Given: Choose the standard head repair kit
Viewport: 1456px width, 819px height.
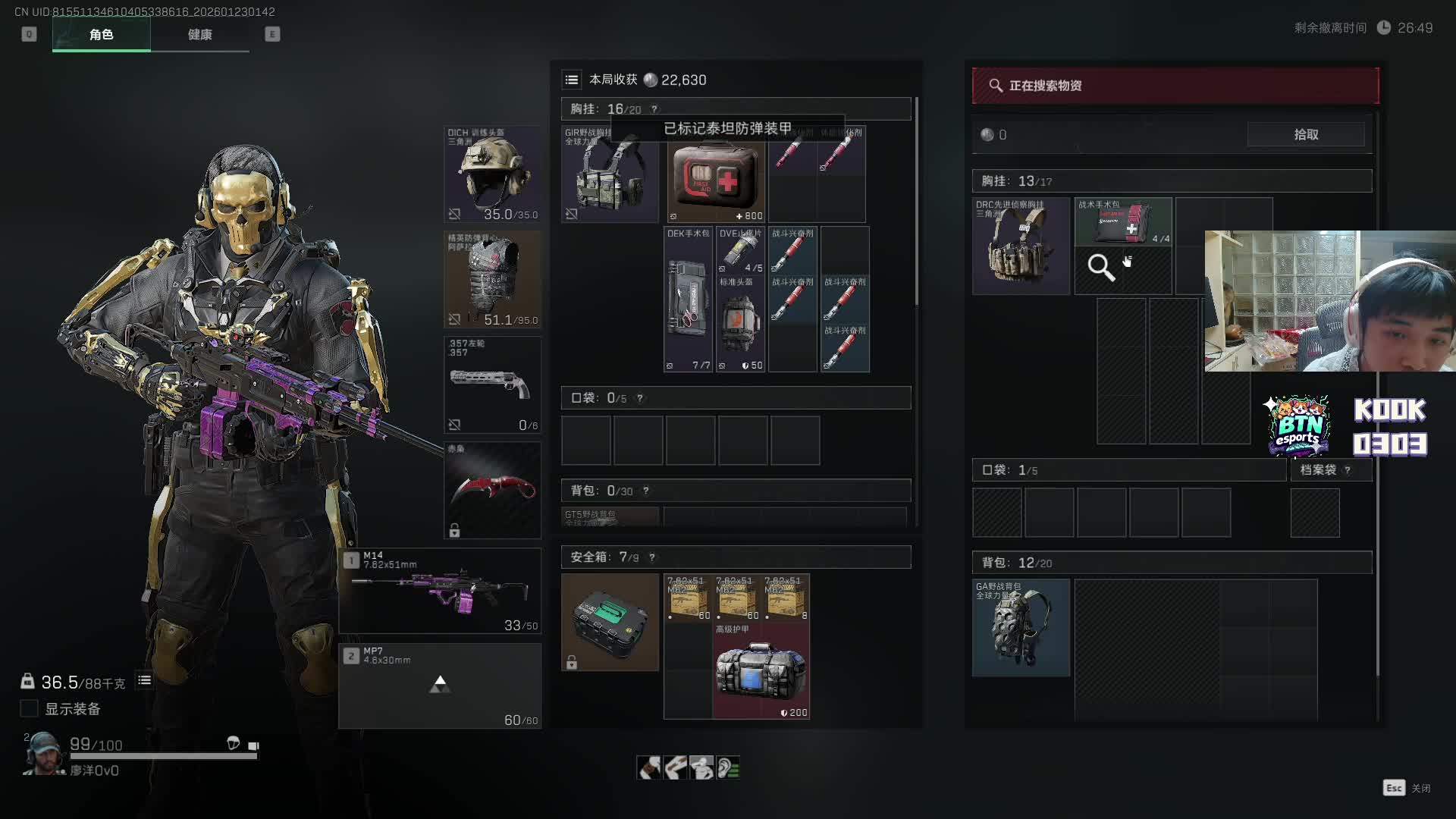Looking at the screenshot, I should pyautogui.click(x=740, y=324).
